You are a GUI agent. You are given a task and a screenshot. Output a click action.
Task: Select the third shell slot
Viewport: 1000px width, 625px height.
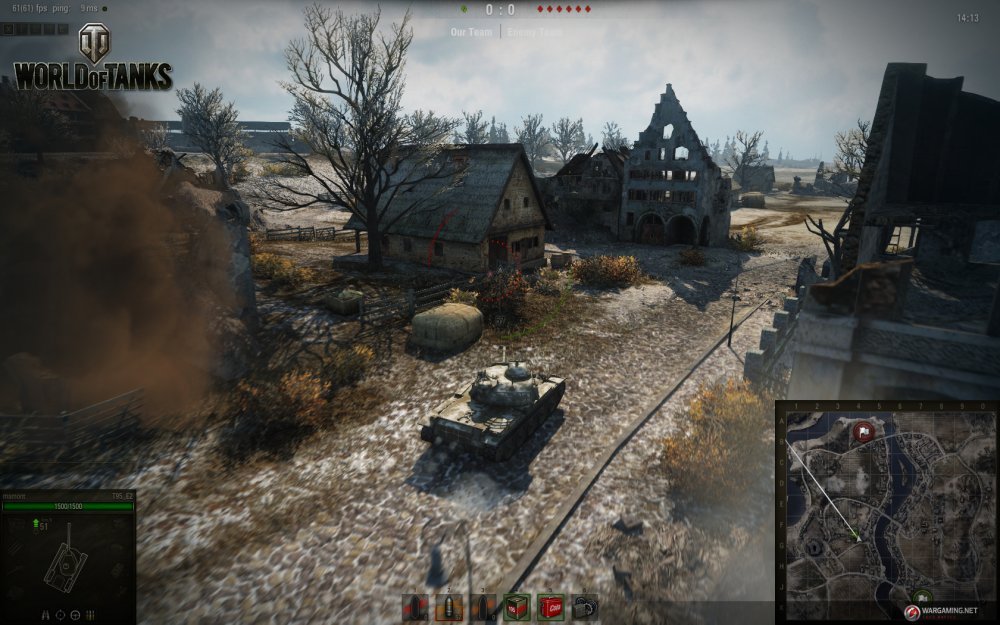483,607
